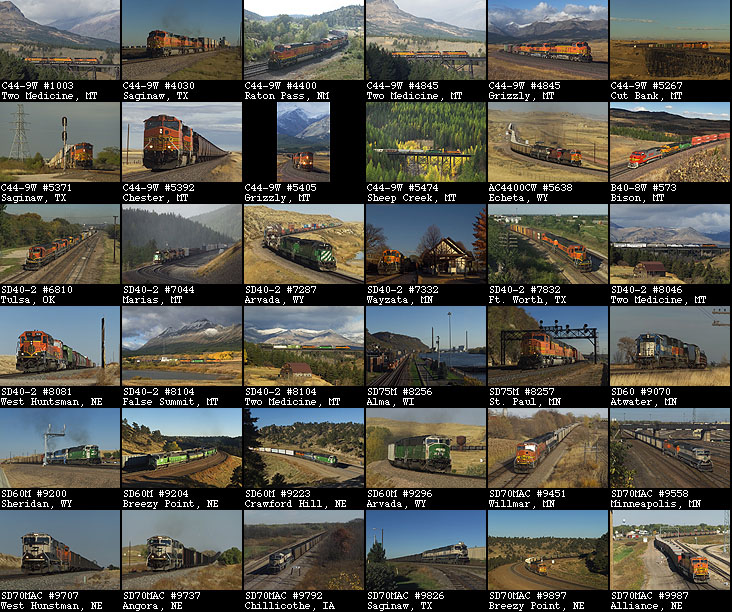View the AC4400CW #5638 Echeta thumbnail
Screen dimensions: 732x612
547,142
